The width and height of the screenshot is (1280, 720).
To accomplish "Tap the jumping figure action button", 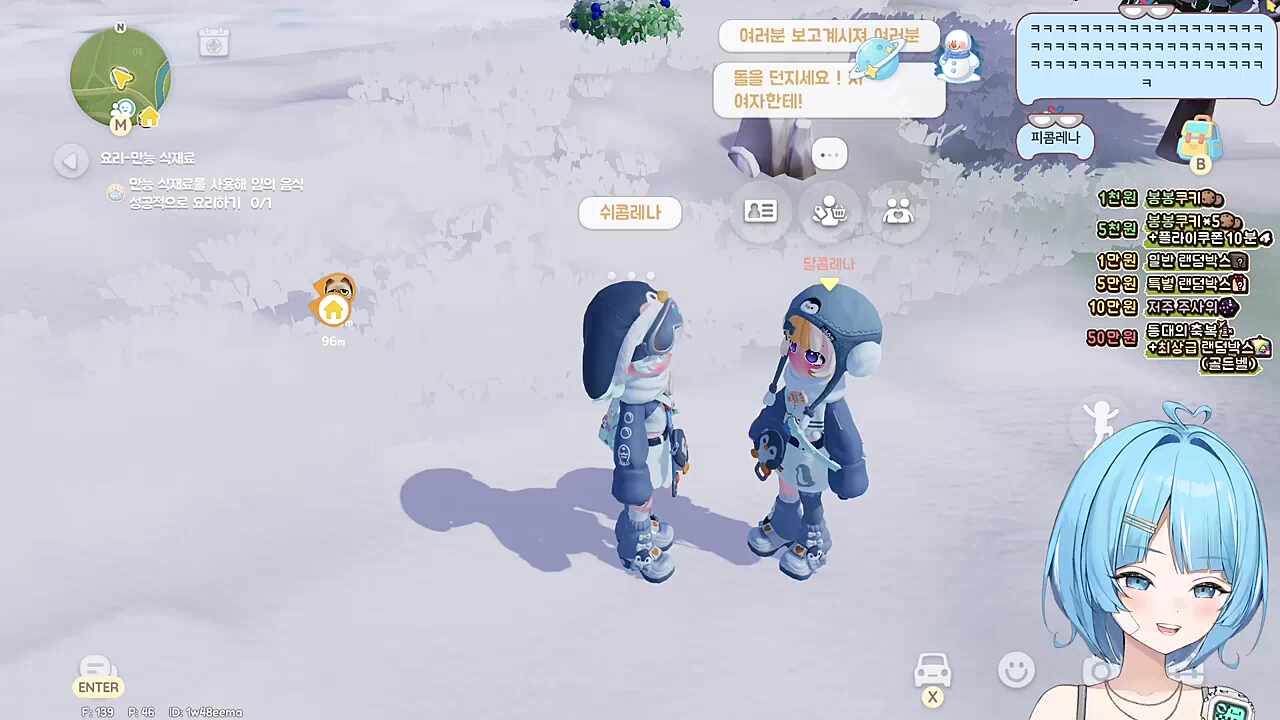I will 1100,422.
